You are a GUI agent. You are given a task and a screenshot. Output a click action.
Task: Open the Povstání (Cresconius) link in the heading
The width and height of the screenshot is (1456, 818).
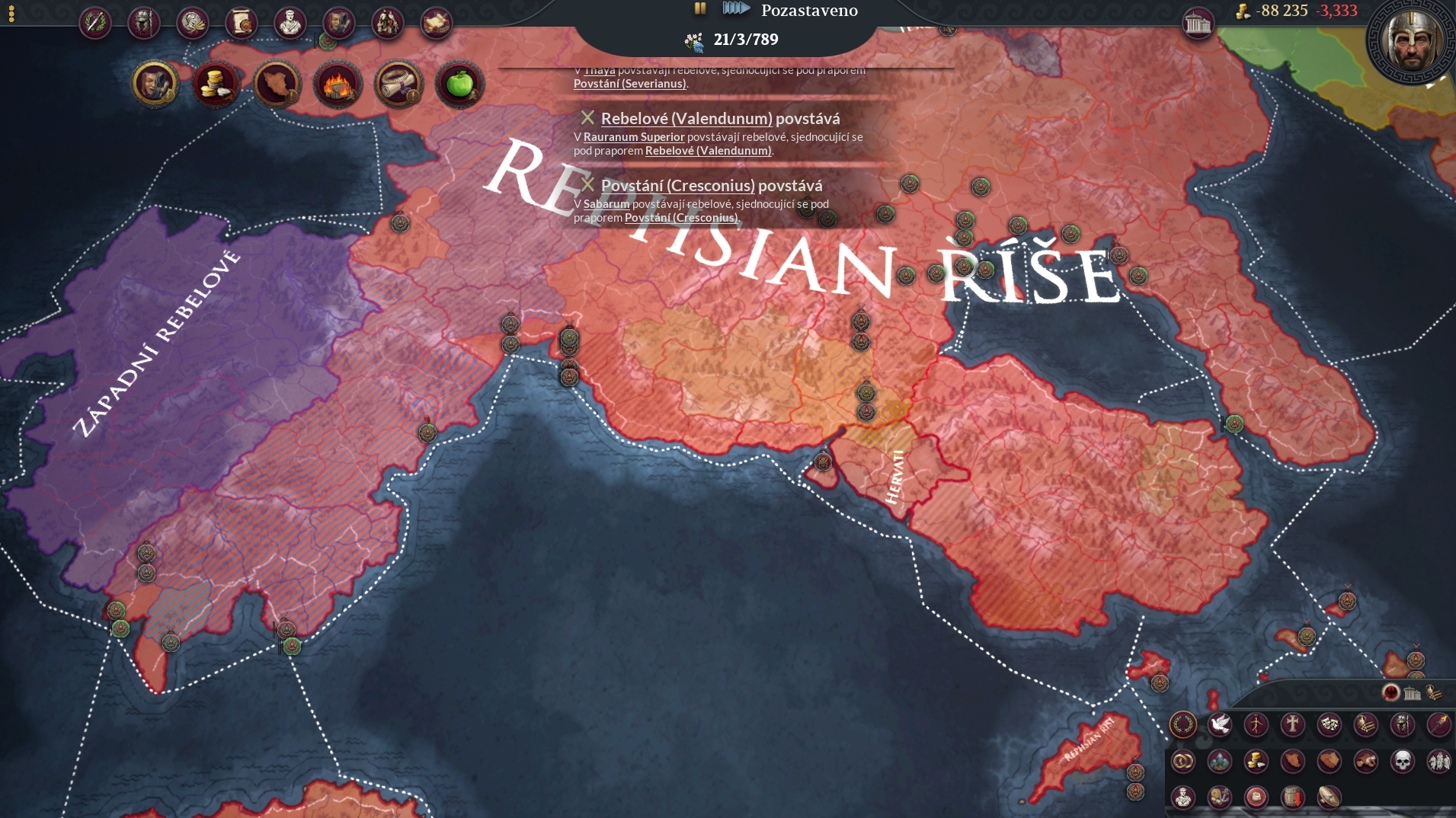[x=677, y=186]
